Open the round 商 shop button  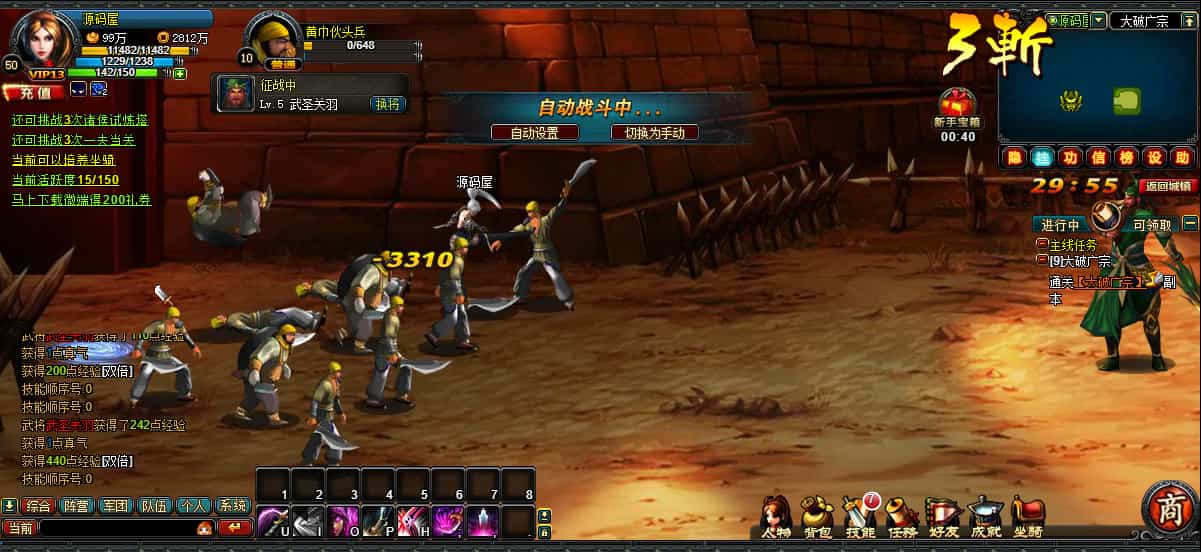pyautogui.click(x=1168, y=511)
